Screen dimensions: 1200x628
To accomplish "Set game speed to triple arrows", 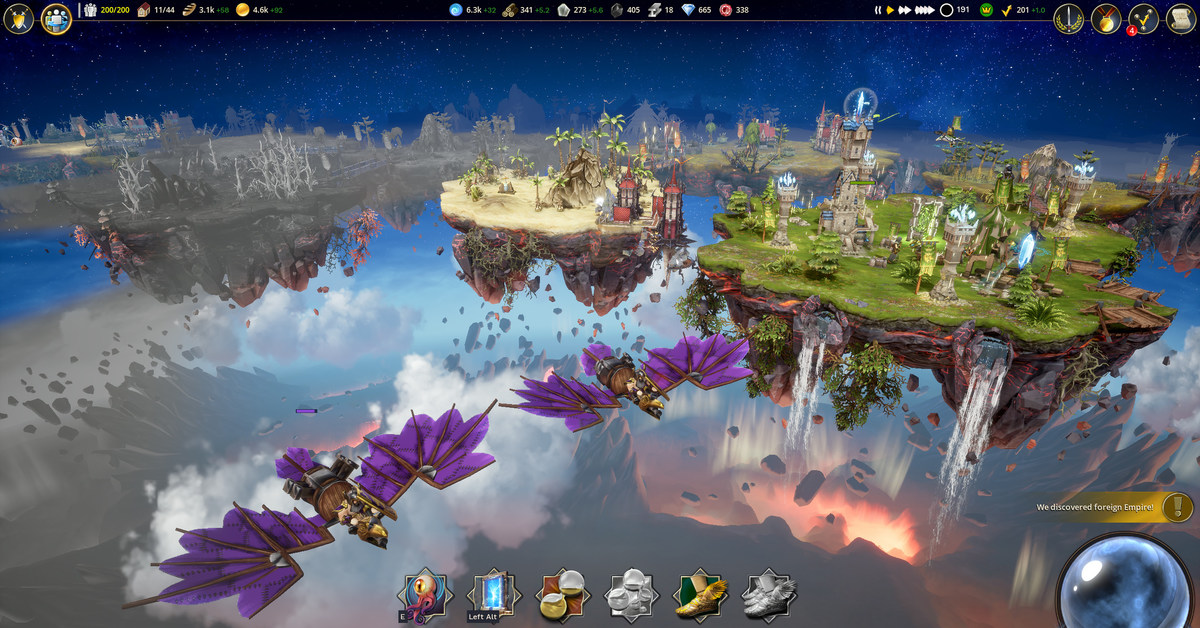I will pos(926,10).
